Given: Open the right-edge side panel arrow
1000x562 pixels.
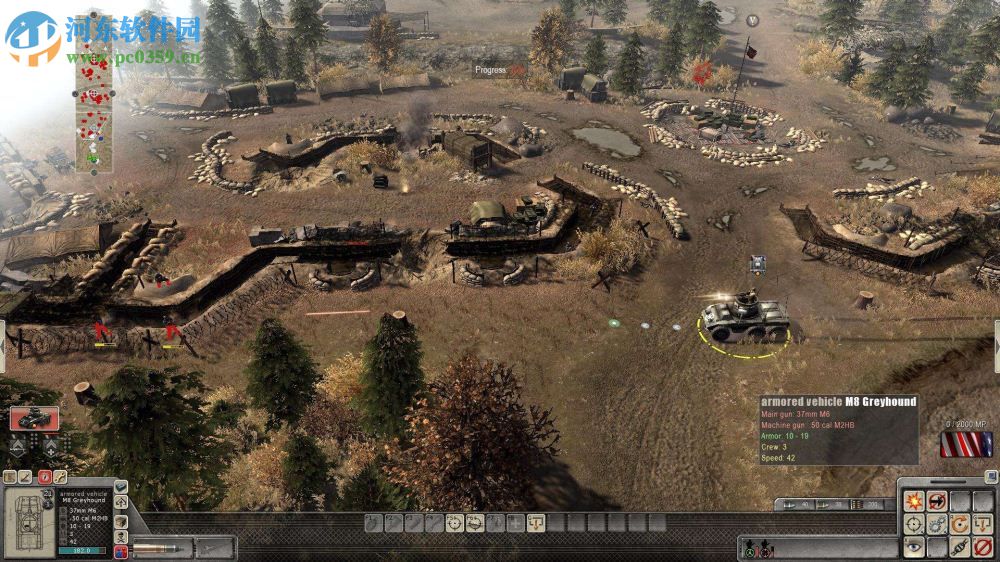Looking at the screenshot, I should [x=996, y=339].
